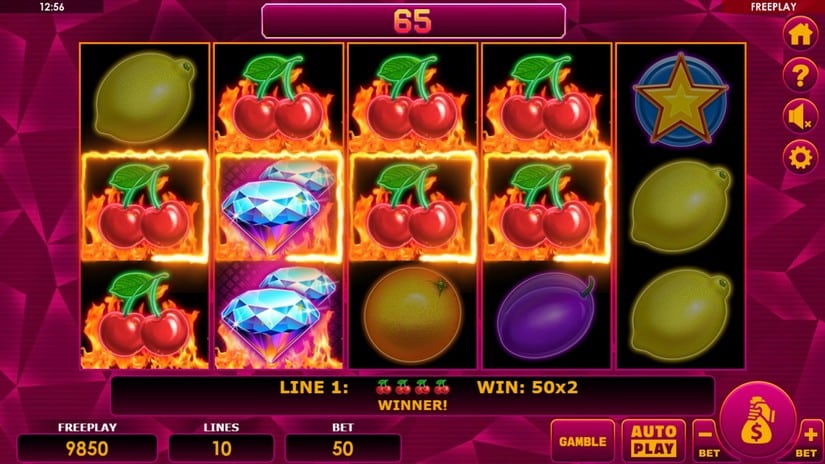Select the Lines value box

click(x=221, y=447)
